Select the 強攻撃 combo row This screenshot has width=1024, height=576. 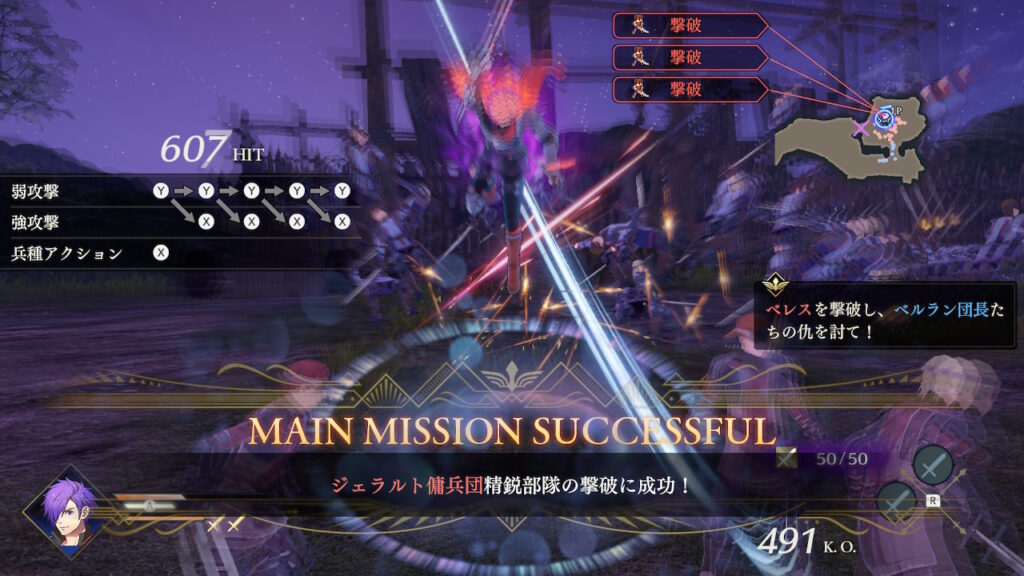pos(180,221)
